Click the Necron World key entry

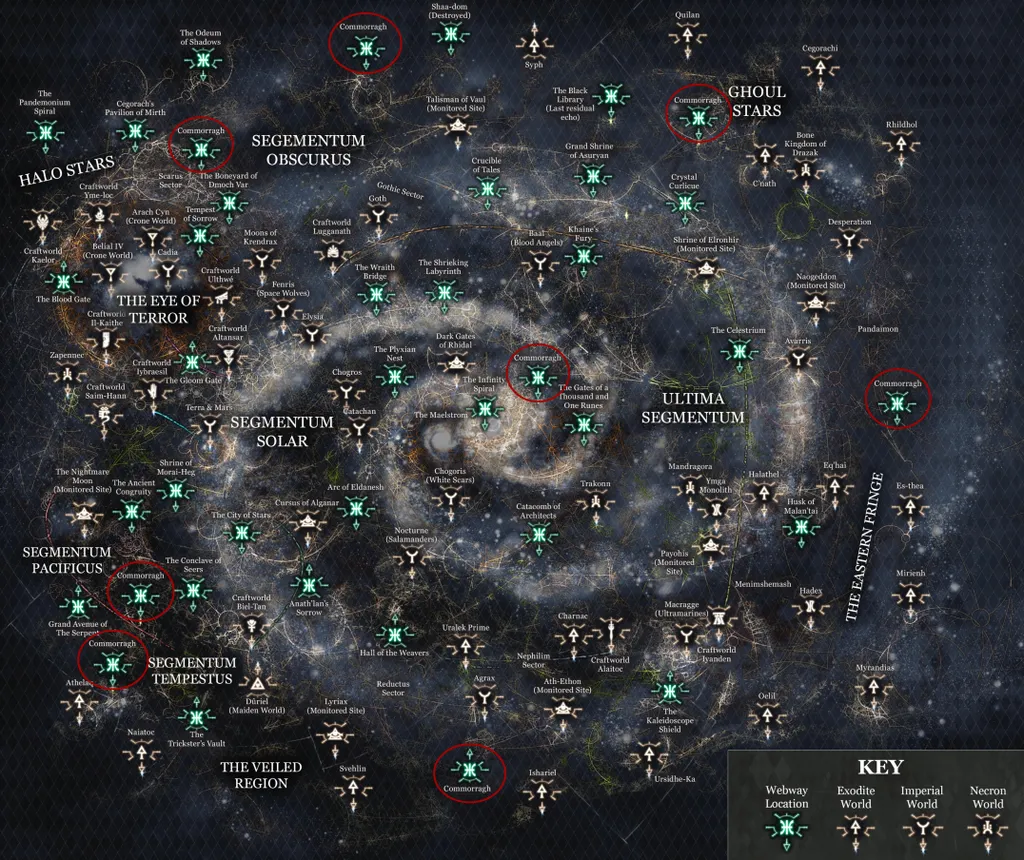pos(987,826)
